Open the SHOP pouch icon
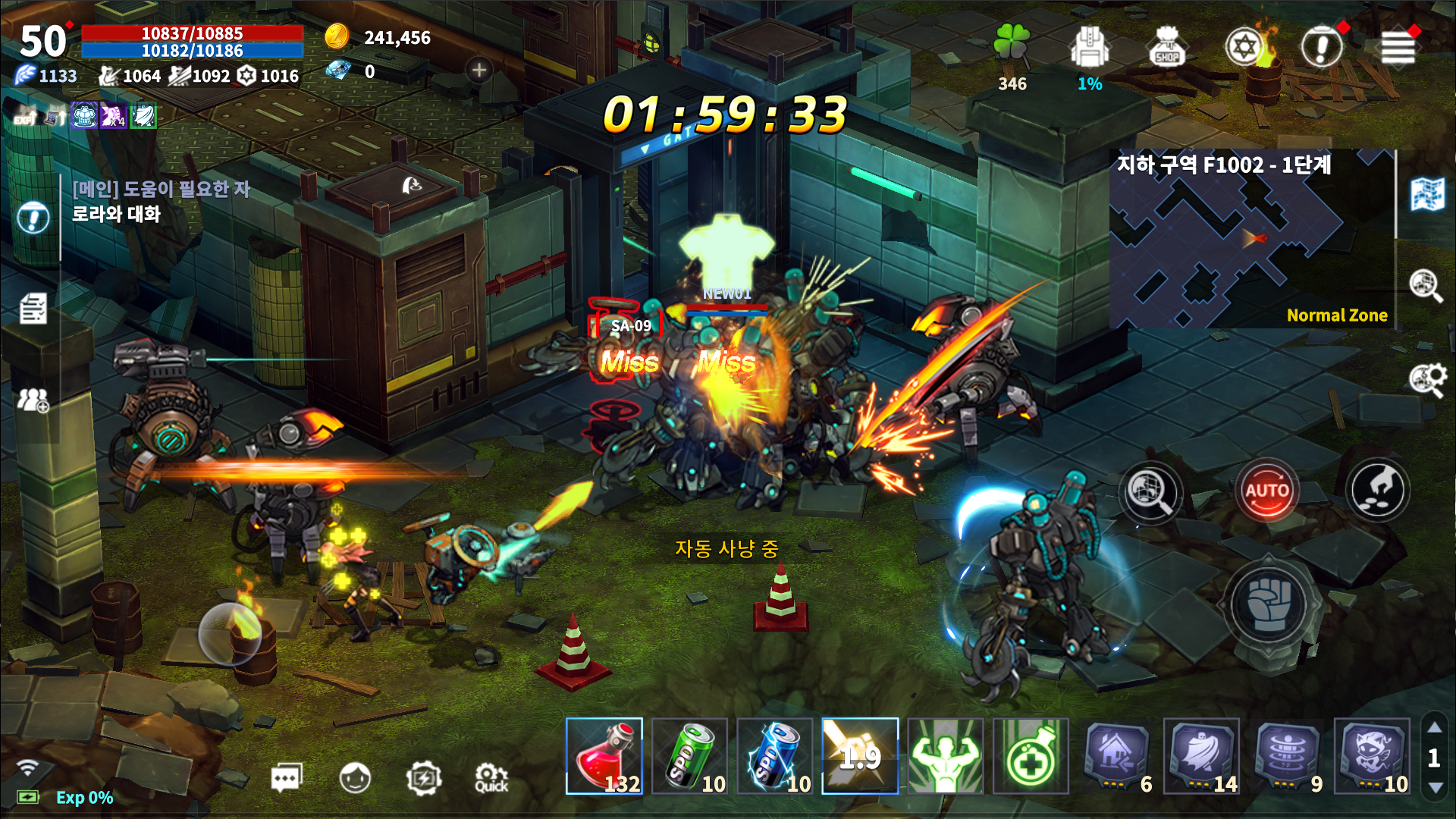 tap(1167, 47)
